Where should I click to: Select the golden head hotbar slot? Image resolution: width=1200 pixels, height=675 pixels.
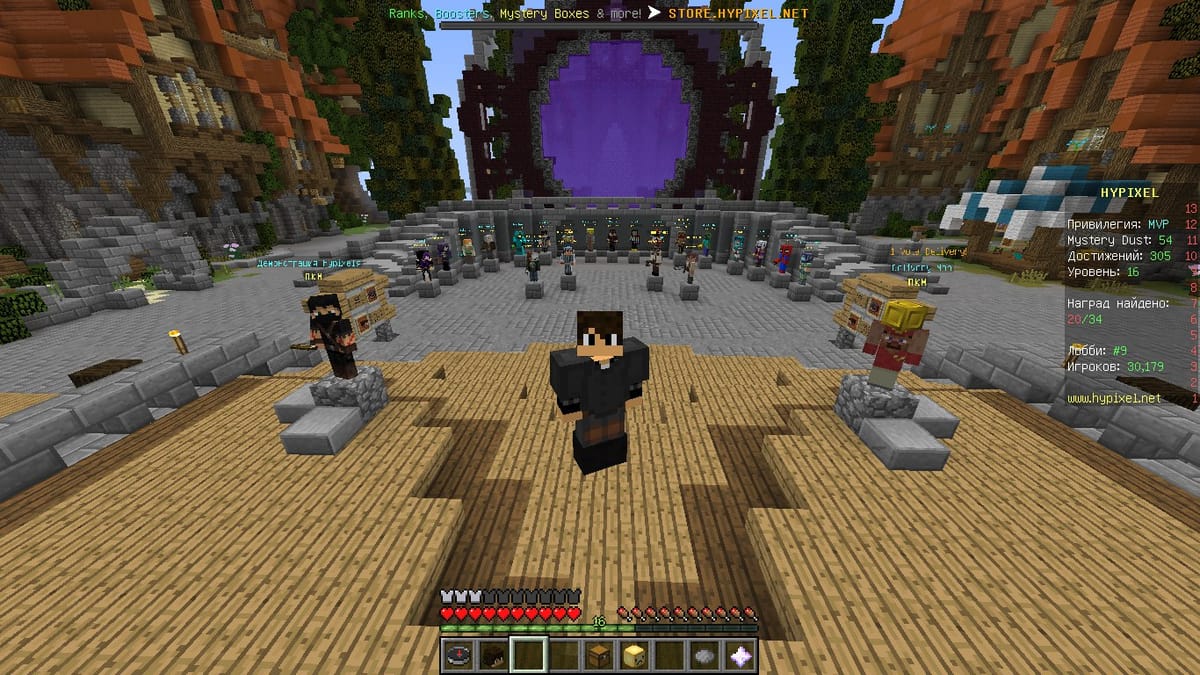(x=634, y=655)
